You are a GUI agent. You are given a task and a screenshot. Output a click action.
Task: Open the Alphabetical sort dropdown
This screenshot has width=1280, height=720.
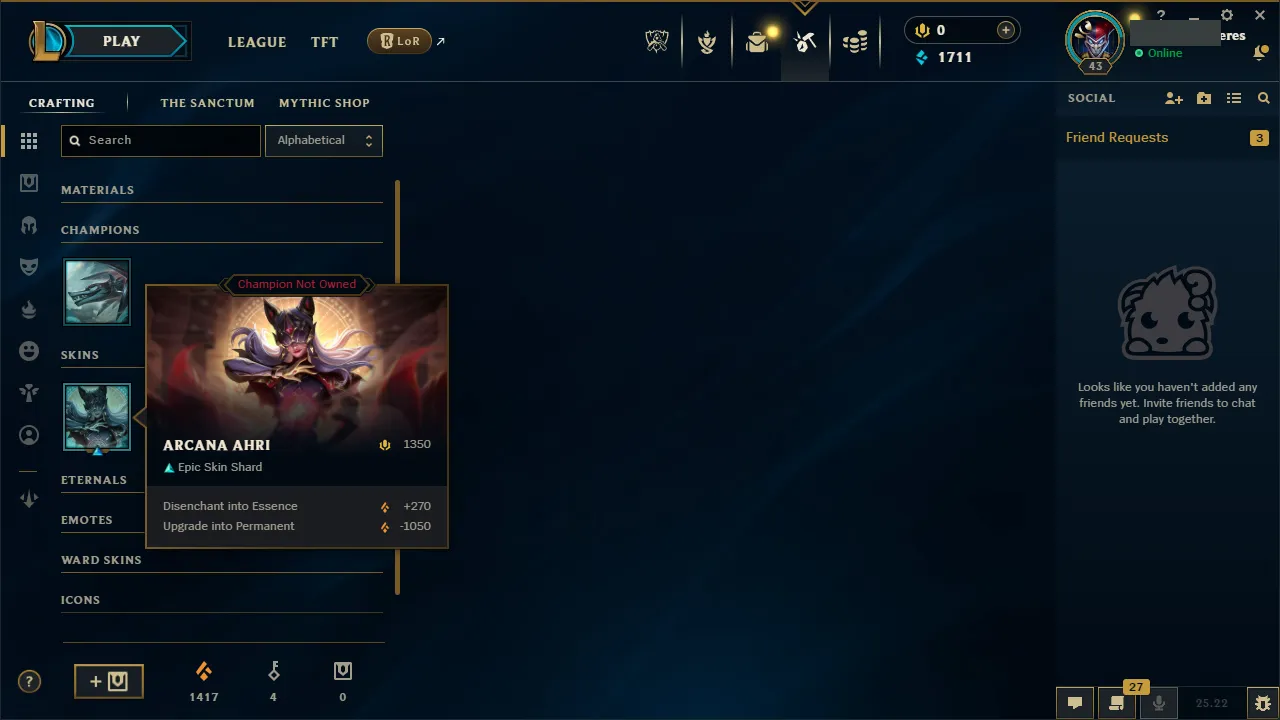click(x=323, y=140)
